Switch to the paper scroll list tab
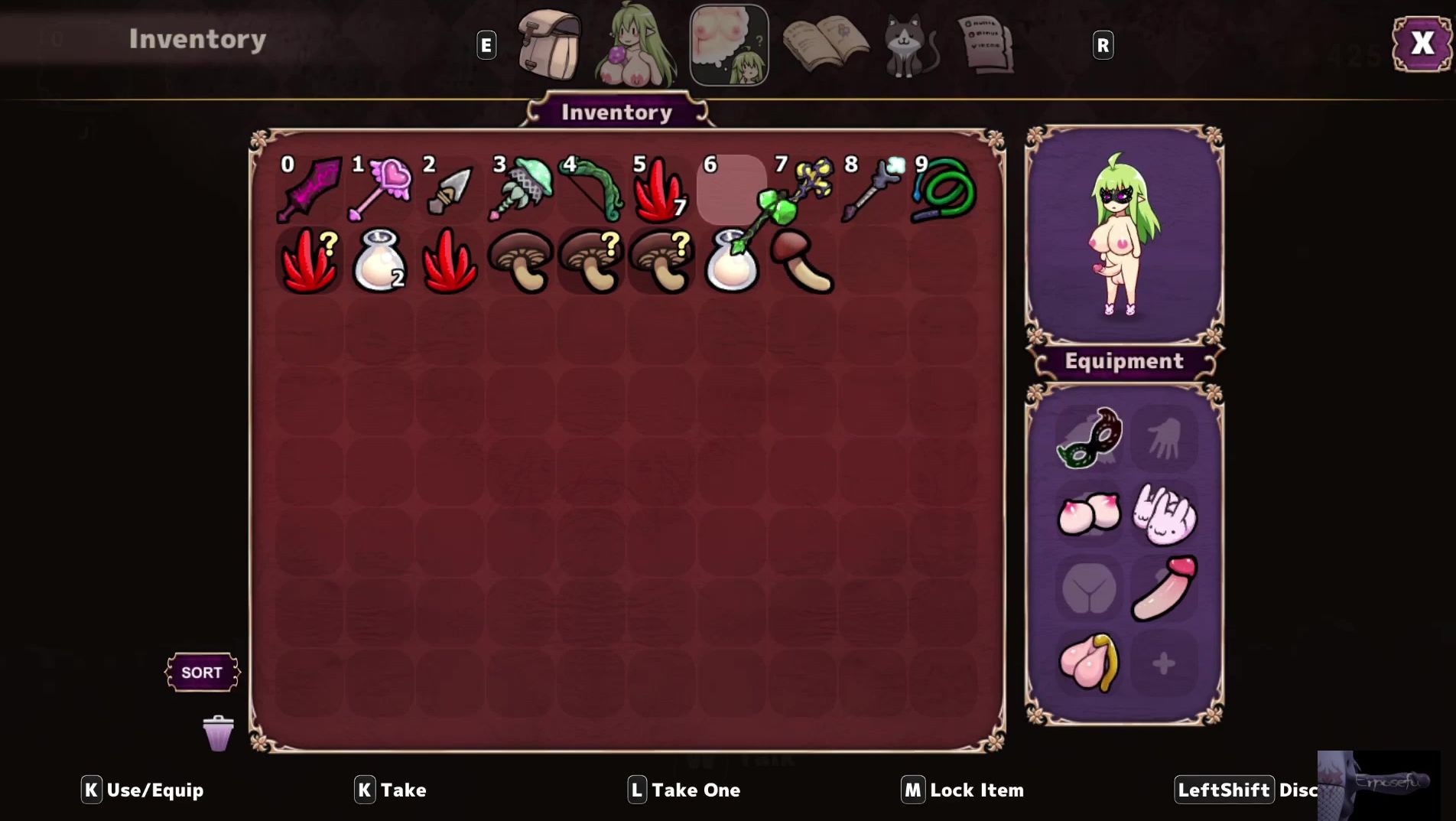Viewport: 1456px width, 821px height. (x=986, y=46)
